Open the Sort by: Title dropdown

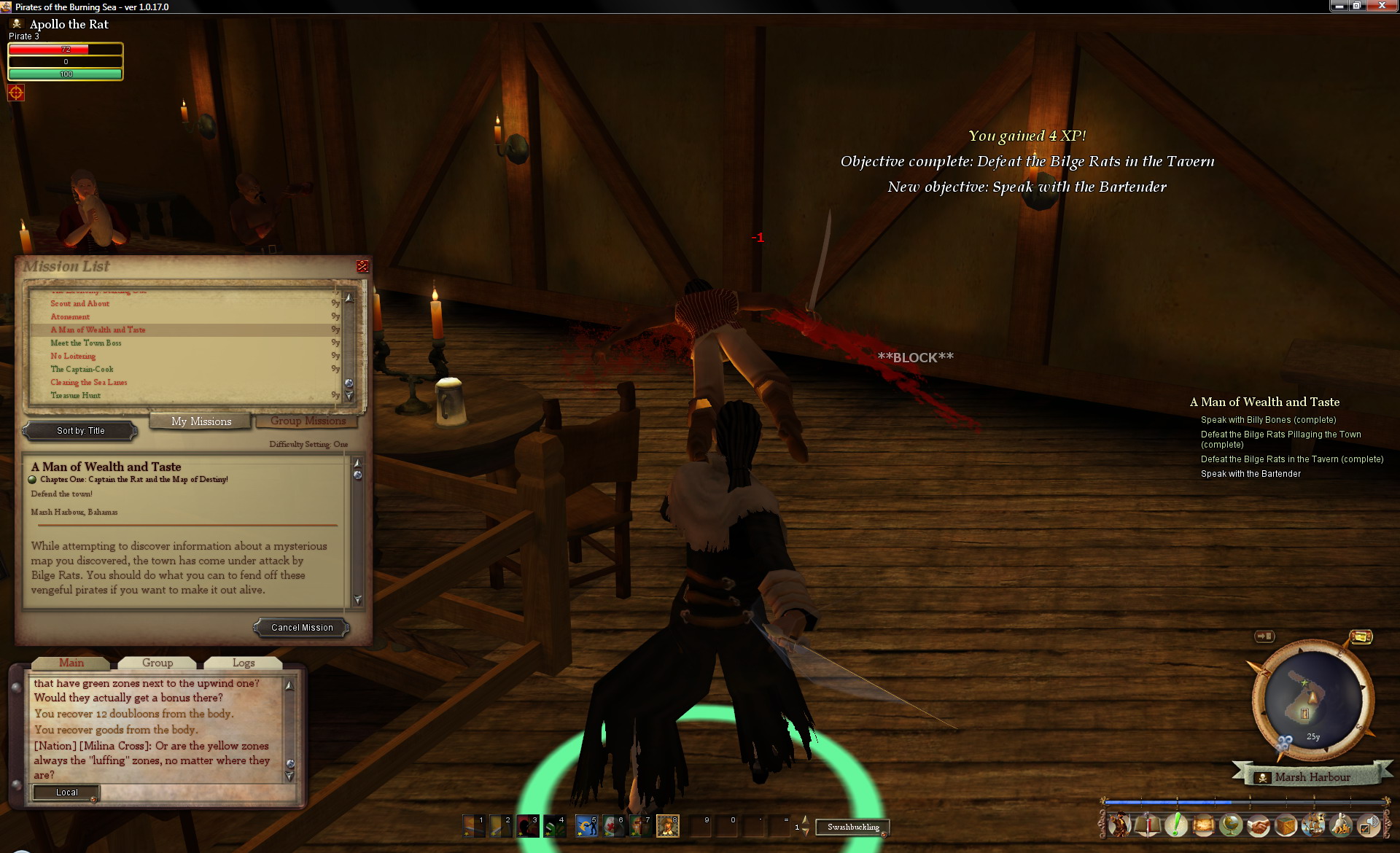pyautogui.click(x=80, y=431)
